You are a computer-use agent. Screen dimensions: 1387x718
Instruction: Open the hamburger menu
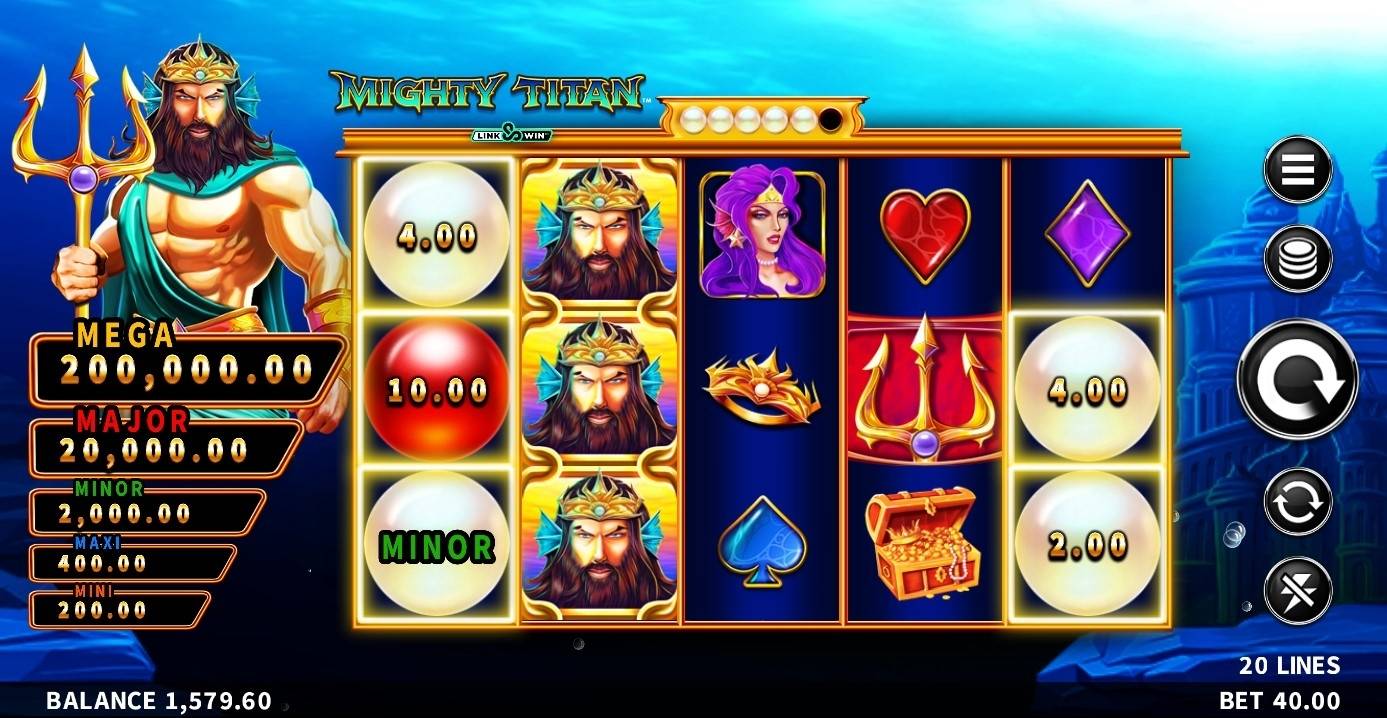coord(1297,170)
